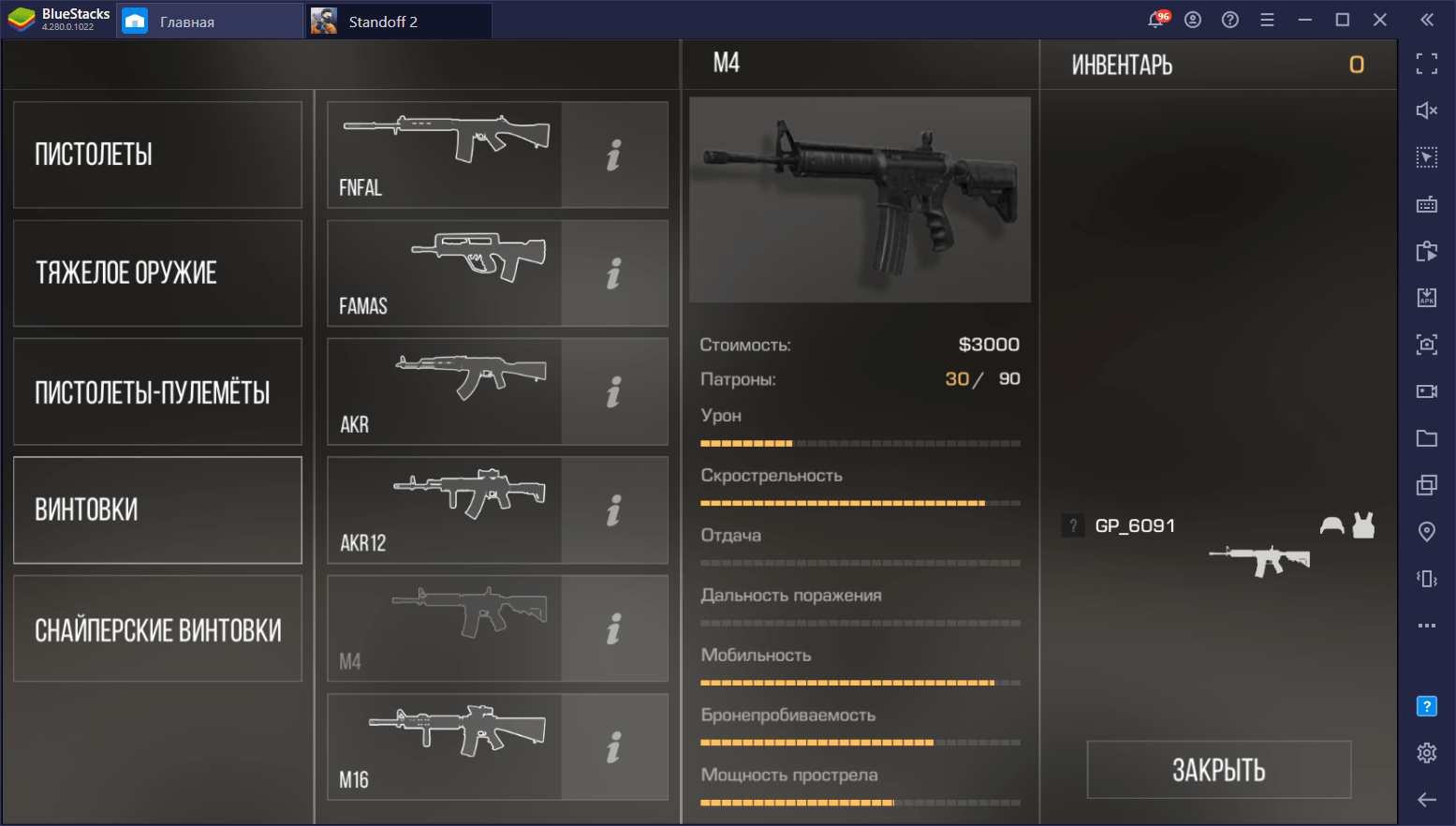Select the Пистолеты weapon category
Screen dimensions: 1456x826
point(157,155)
